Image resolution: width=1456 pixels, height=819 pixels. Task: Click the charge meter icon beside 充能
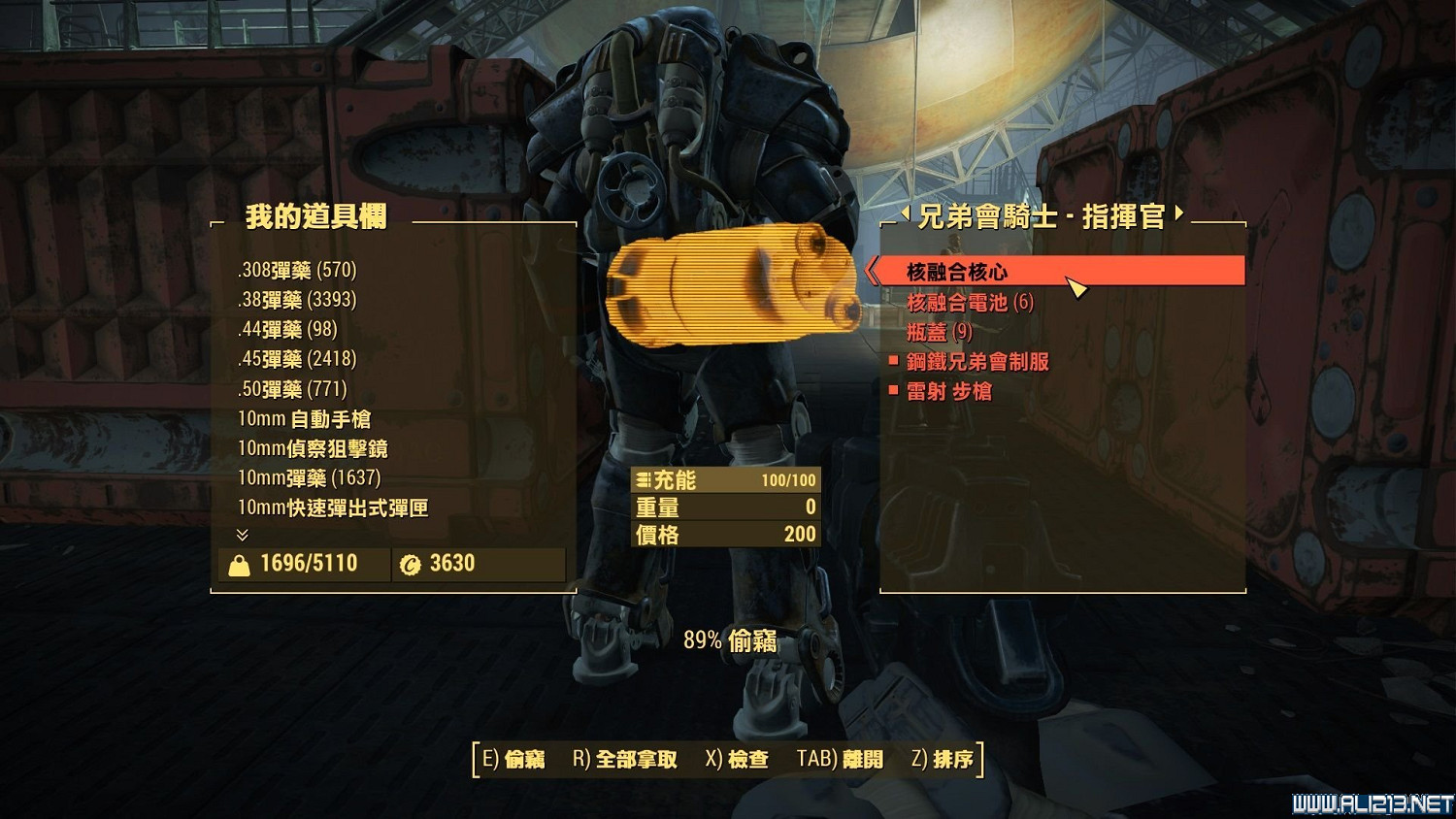coord(642,479)
